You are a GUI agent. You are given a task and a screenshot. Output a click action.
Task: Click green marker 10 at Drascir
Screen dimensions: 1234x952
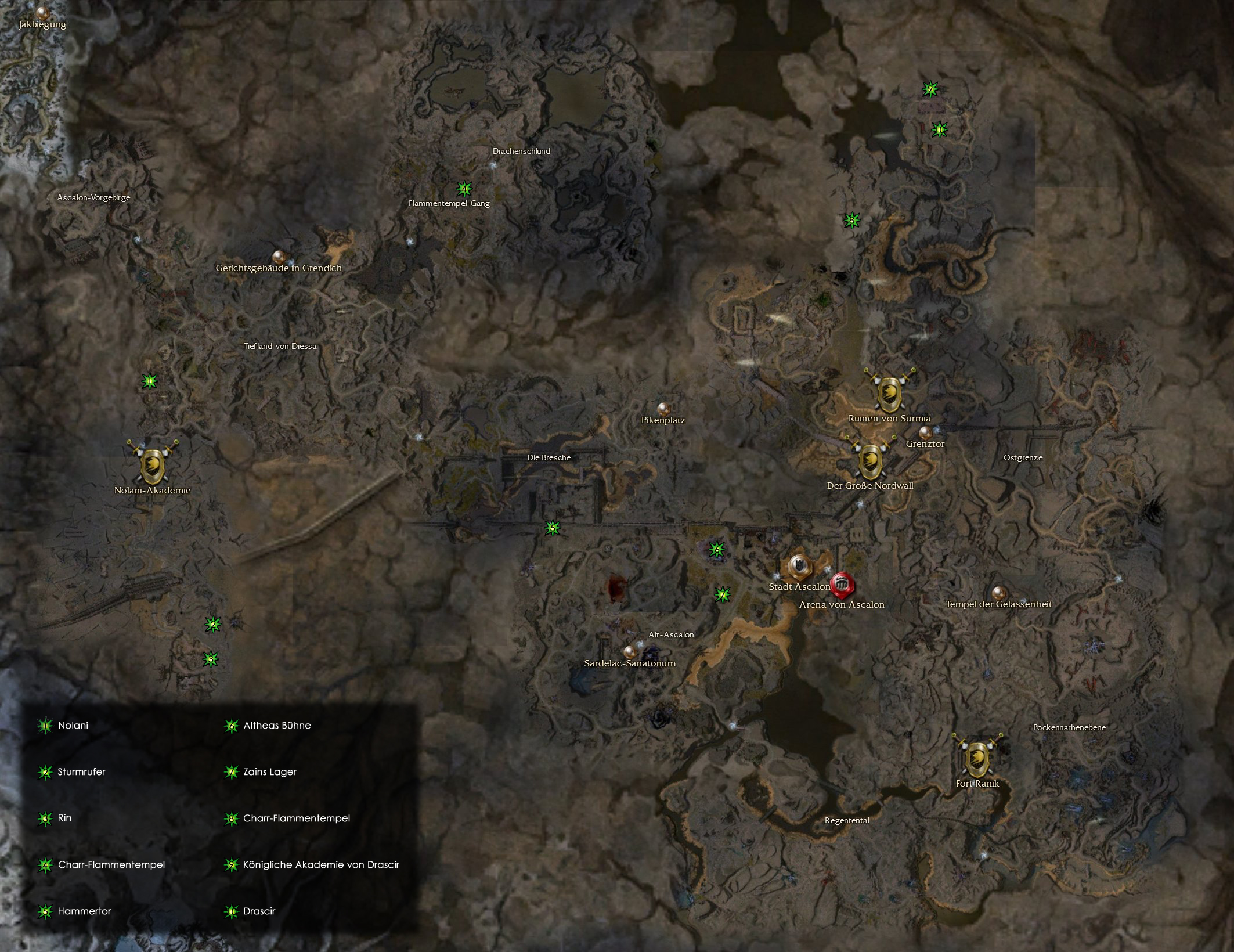pos(939,129)
